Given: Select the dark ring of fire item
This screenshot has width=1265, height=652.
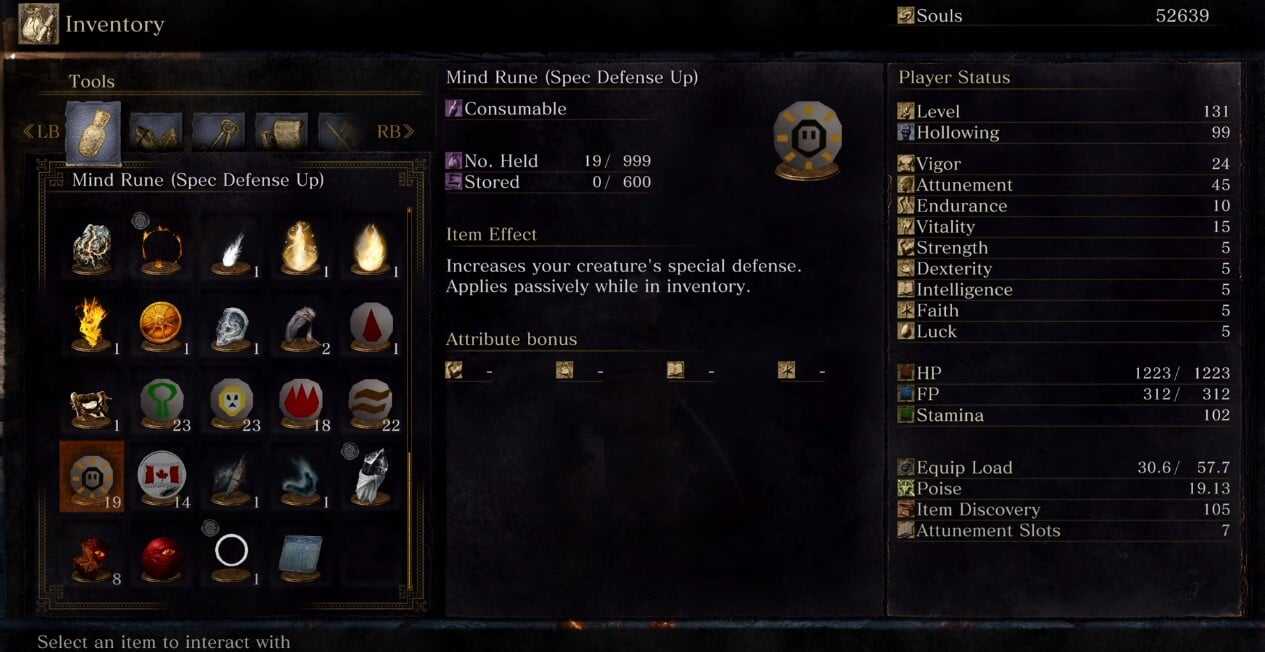Looking at the screenshot, I should click(161, 248).
